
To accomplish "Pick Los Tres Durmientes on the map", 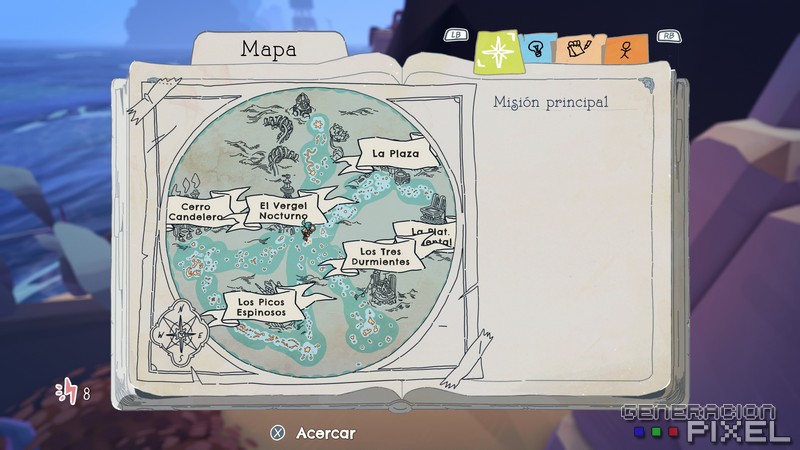I will [379, 256].
